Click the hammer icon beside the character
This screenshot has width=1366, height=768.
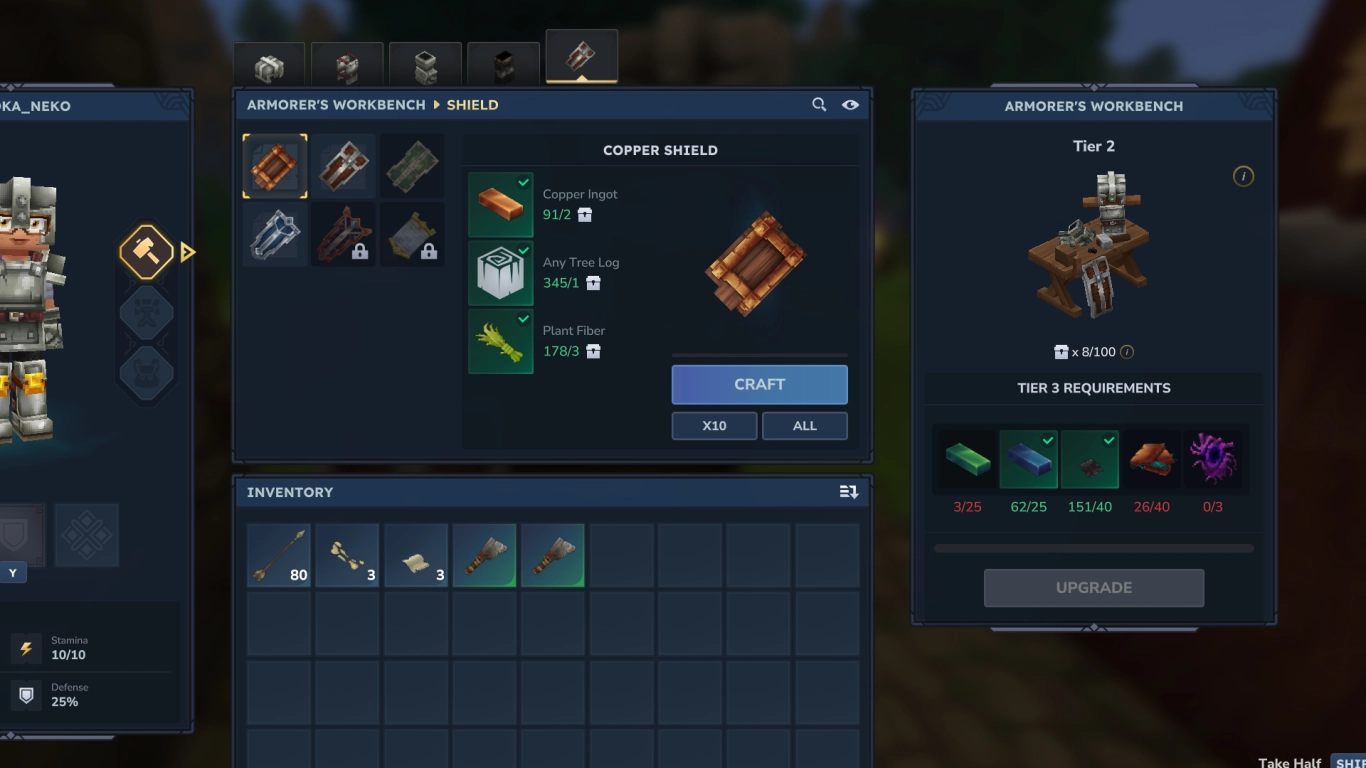[146, 251]
